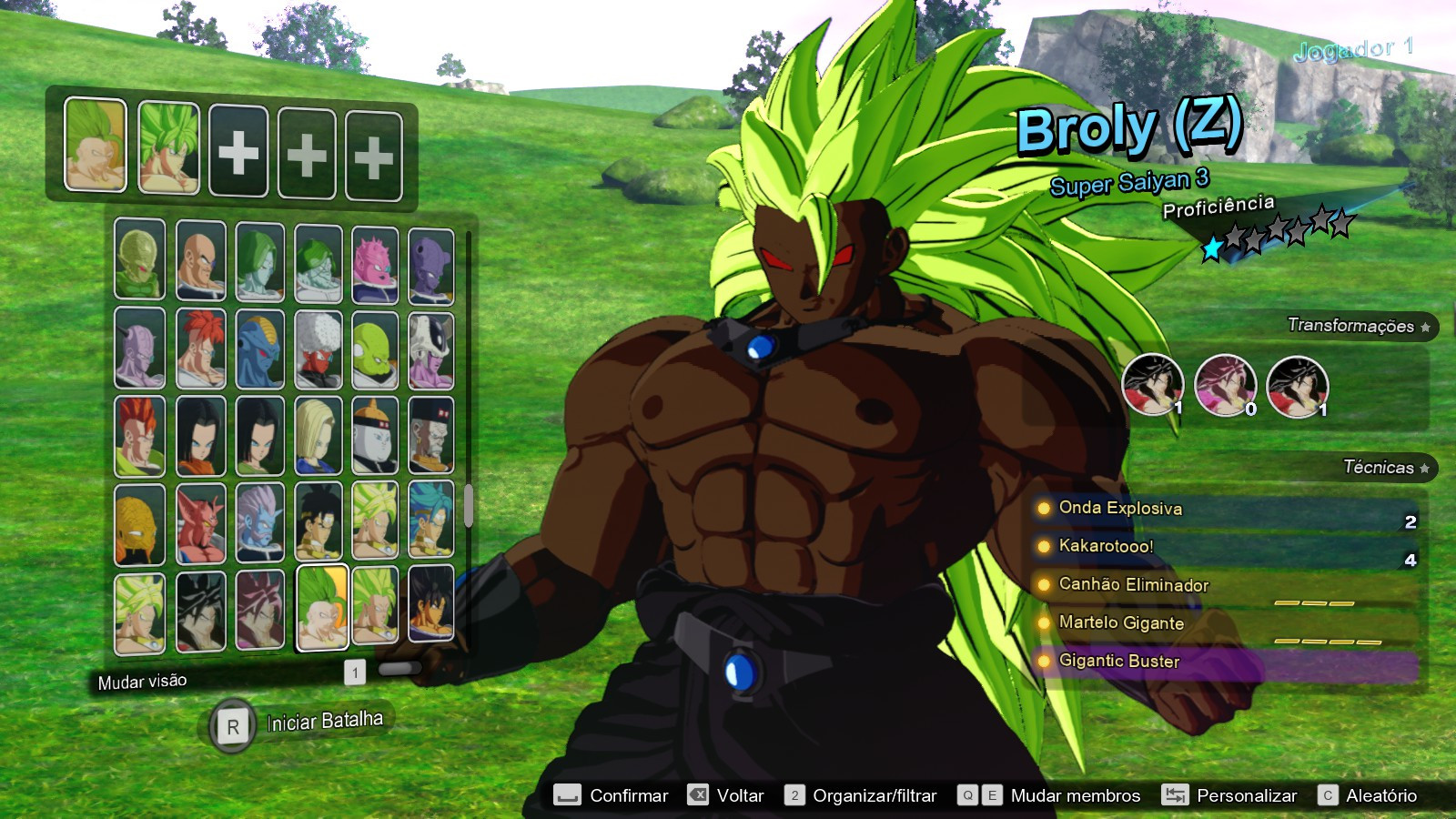Toggle the Kakarotooo! technique in the list

pyautogui.click(x=1117, y=547)
